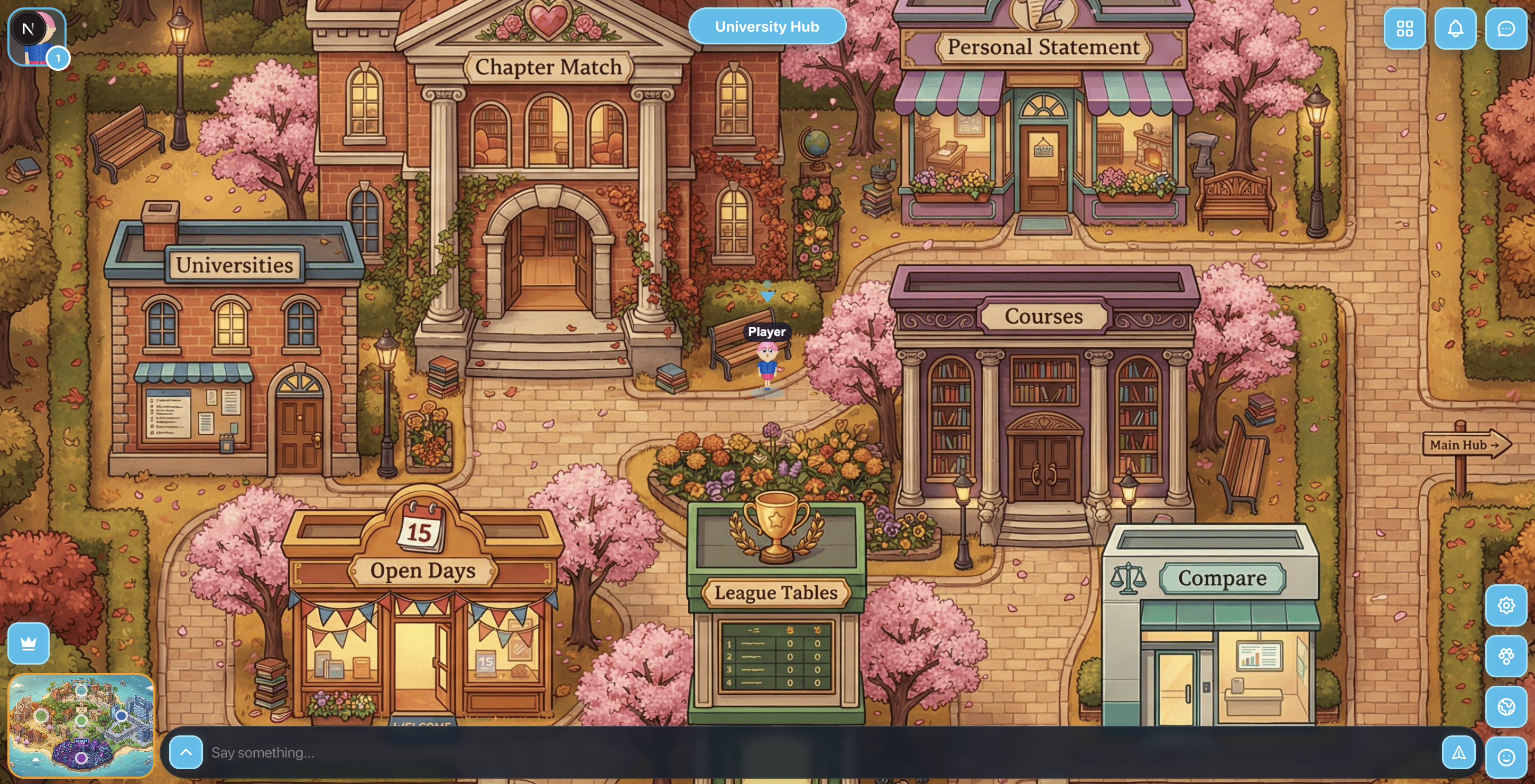1535x784 pixels.
Task: Open the chat bubble messages icon
Action: (1506, 29)
